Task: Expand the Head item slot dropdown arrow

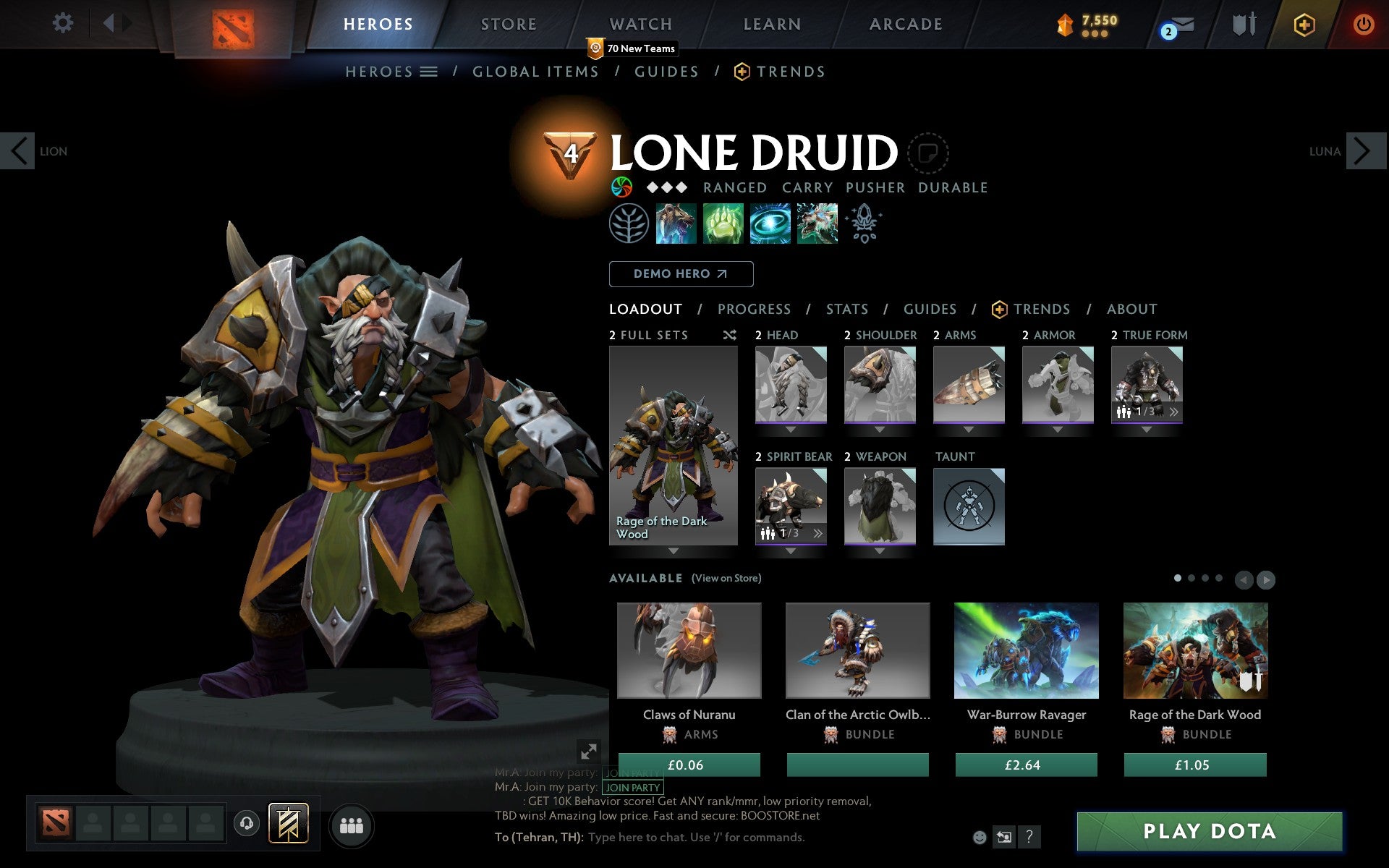Action: 790,429
